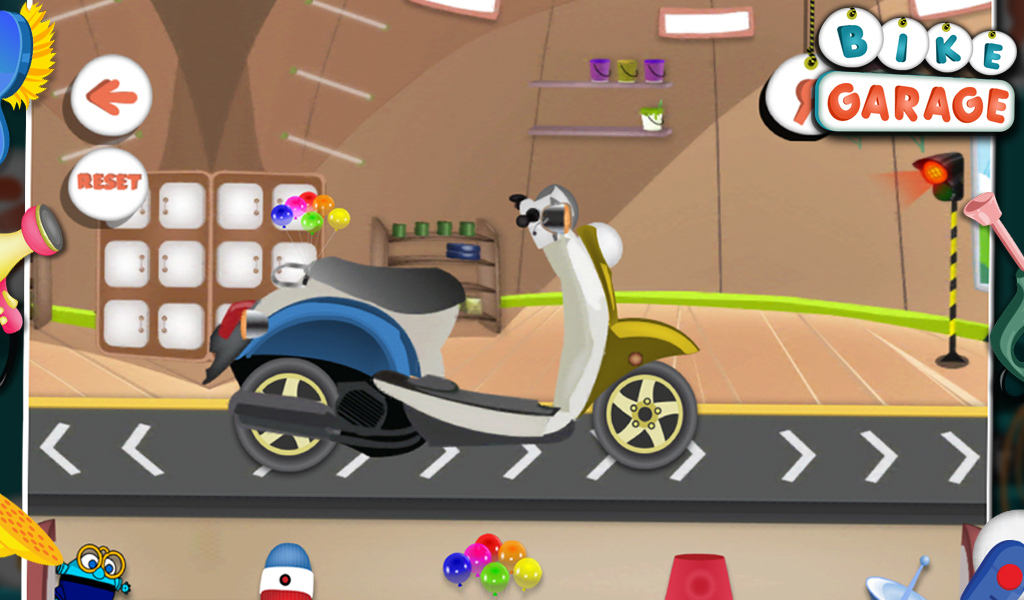Screen dimensions: 1024x600
Task: Choose the blue googly-eyed character accessory
Action: click(x=92, y=573)
